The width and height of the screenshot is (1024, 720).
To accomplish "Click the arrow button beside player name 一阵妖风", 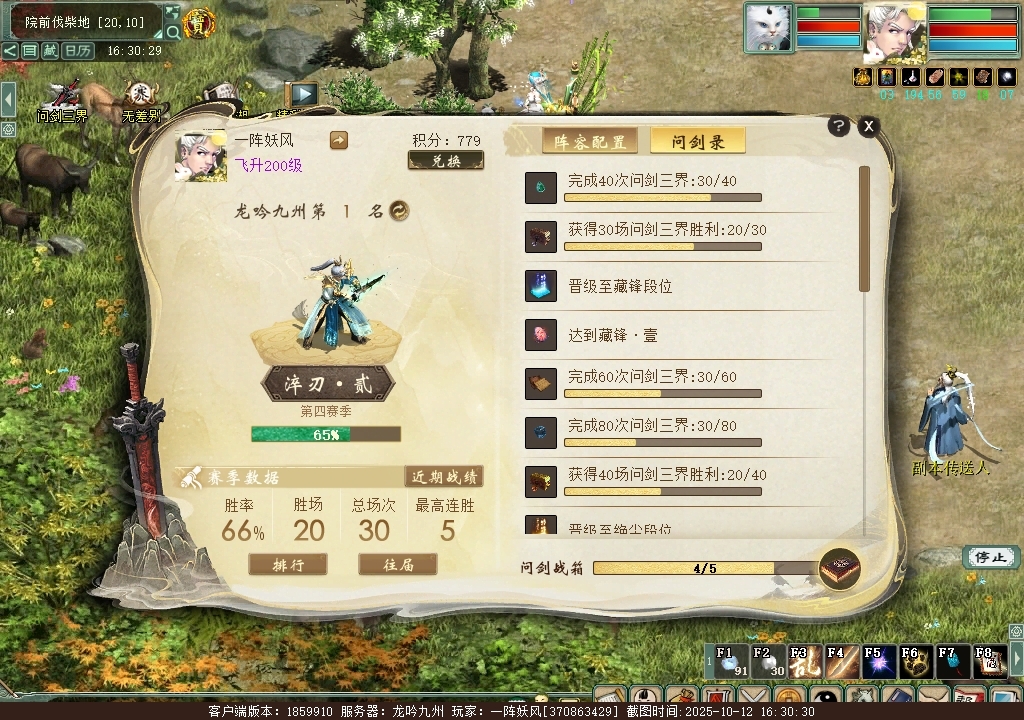I will coord(338,141).
